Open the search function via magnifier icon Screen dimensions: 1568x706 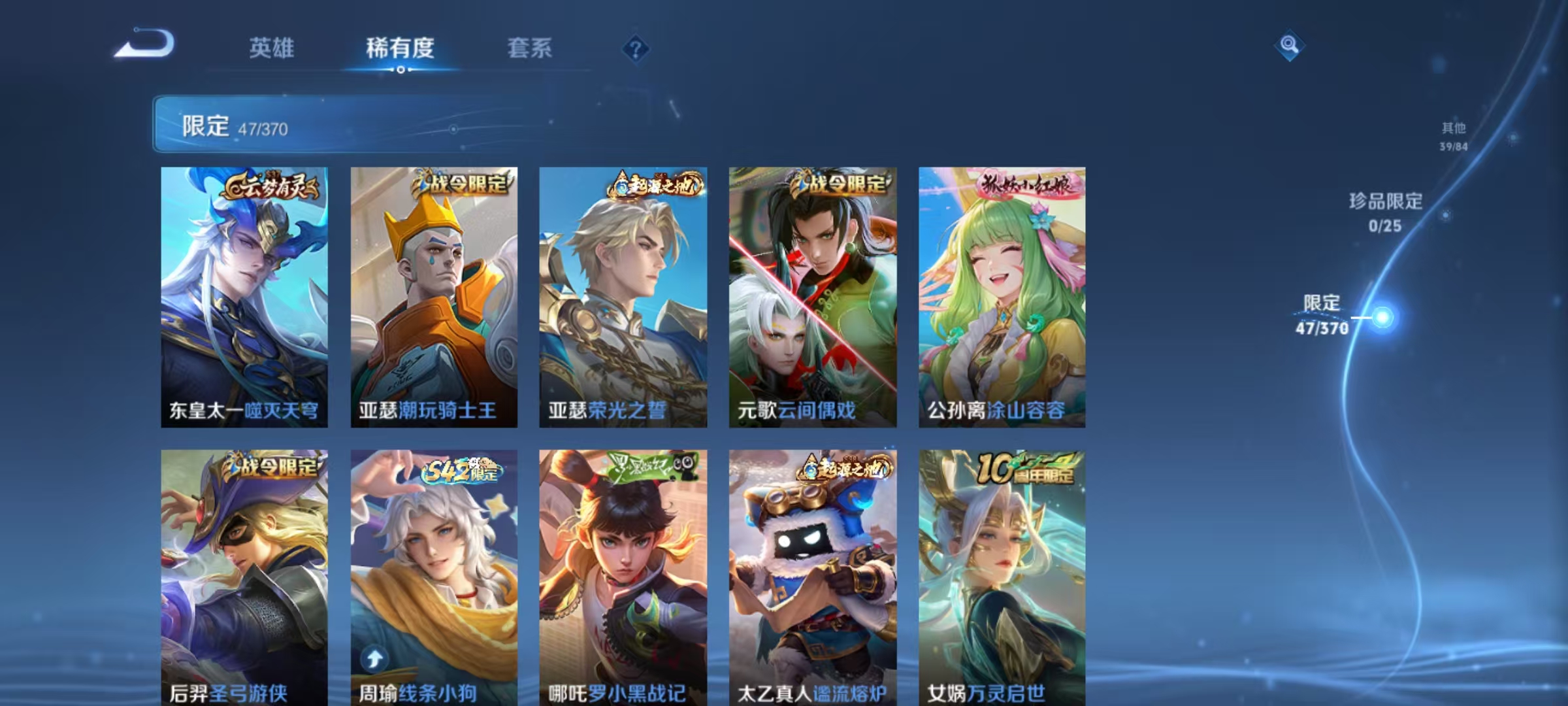(1289, 46)
